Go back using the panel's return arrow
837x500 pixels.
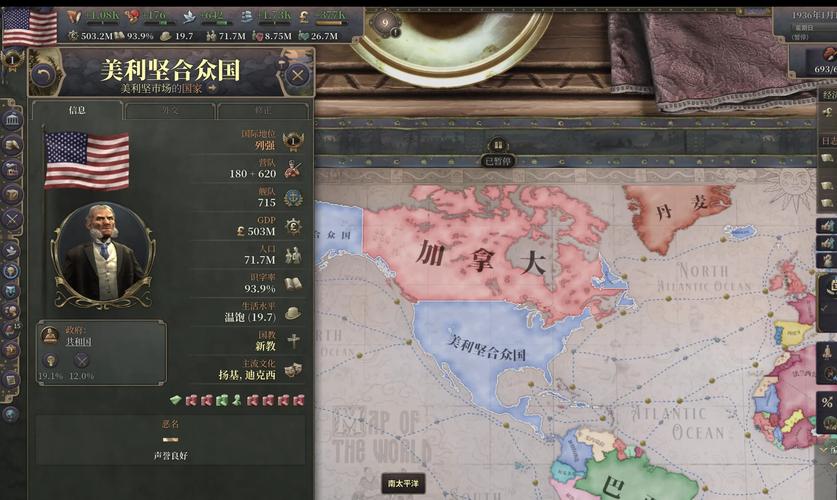tap(43, 74)
